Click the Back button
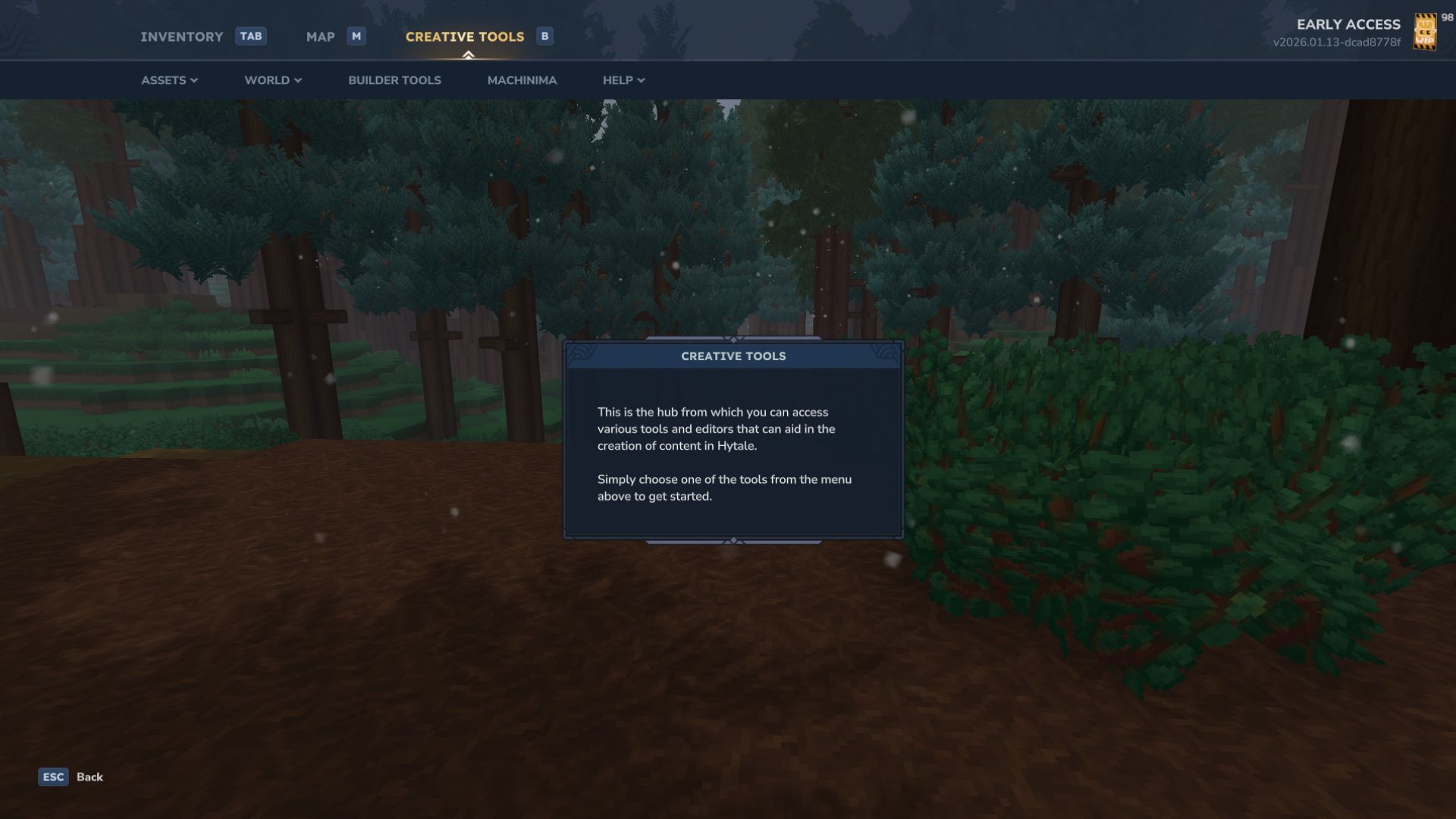Viewport: 1456px width, 819px height. [89, 777]
